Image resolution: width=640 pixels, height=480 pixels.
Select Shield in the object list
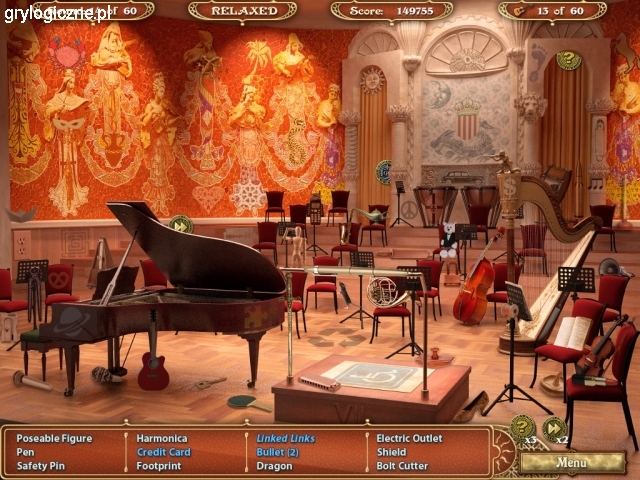tap(391, 451)
